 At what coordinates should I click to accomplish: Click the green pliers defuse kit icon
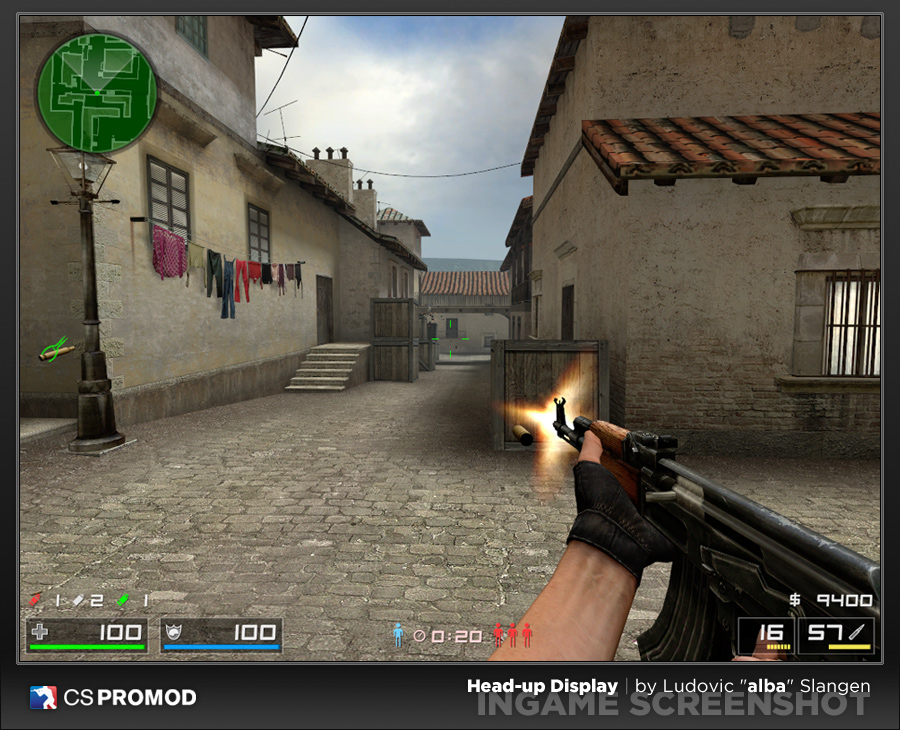click(55, 349)
